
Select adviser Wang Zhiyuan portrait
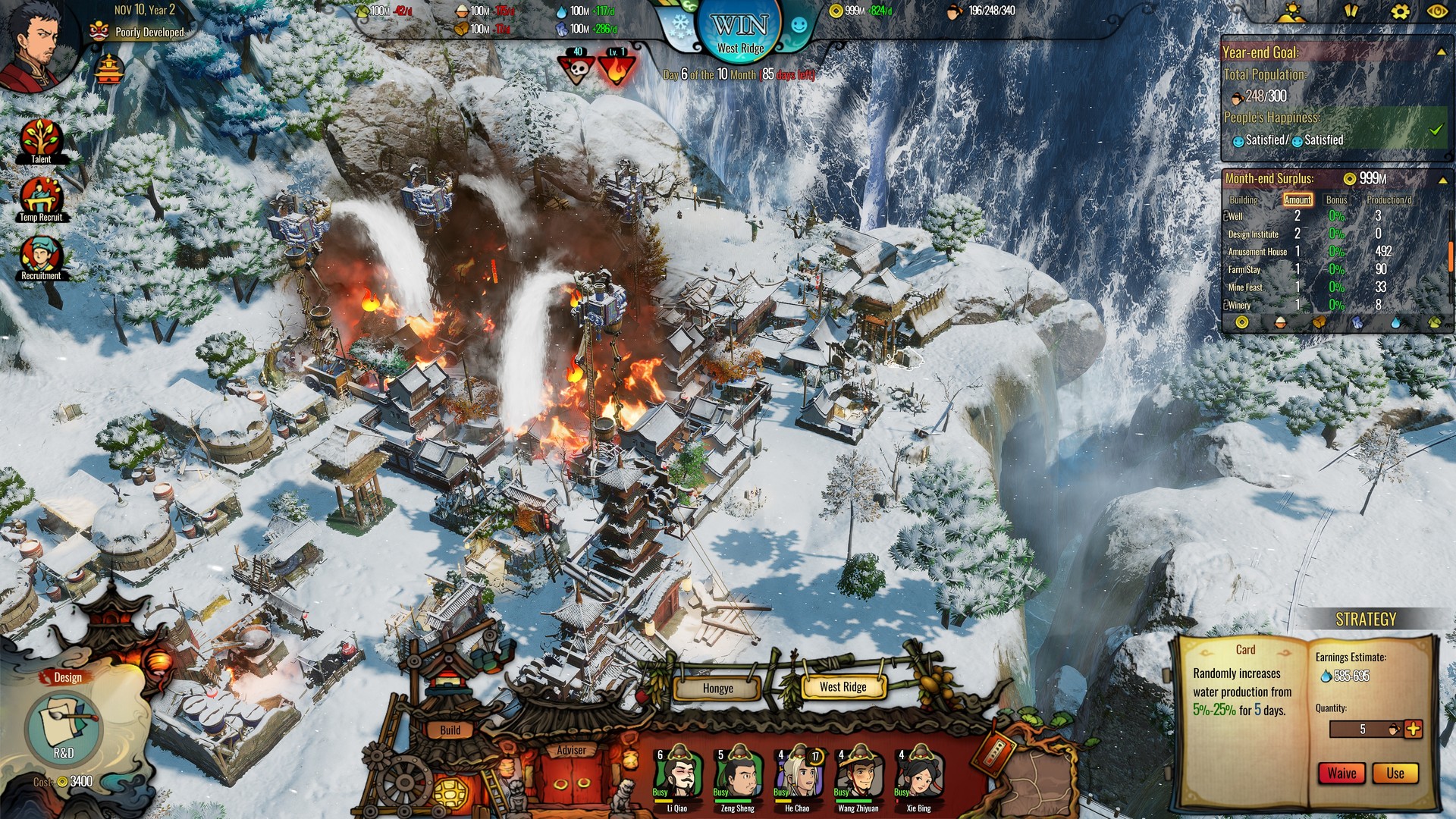[x=858, y=775]
